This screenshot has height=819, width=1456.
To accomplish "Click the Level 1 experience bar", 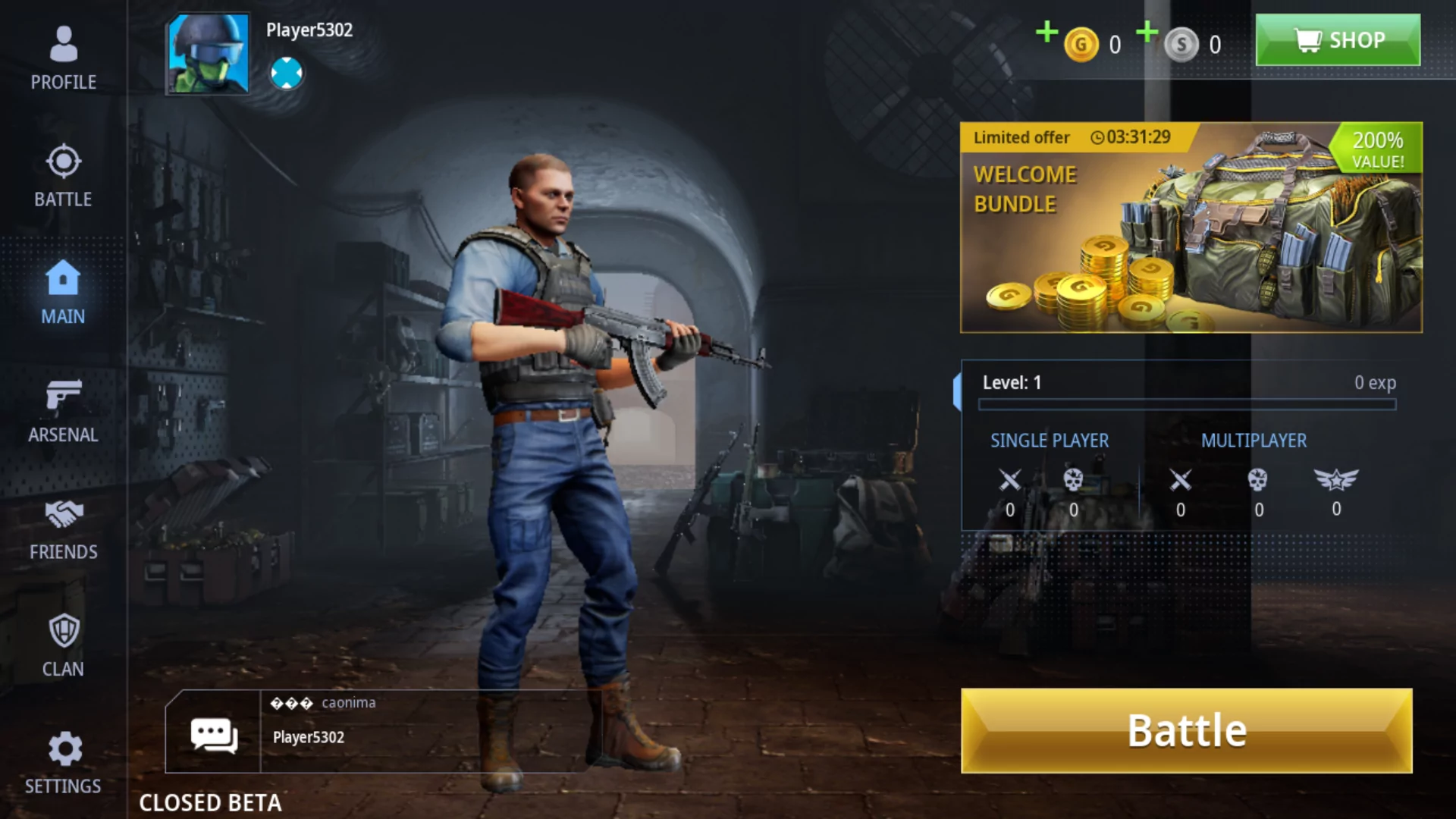I will click(1187, 404).
